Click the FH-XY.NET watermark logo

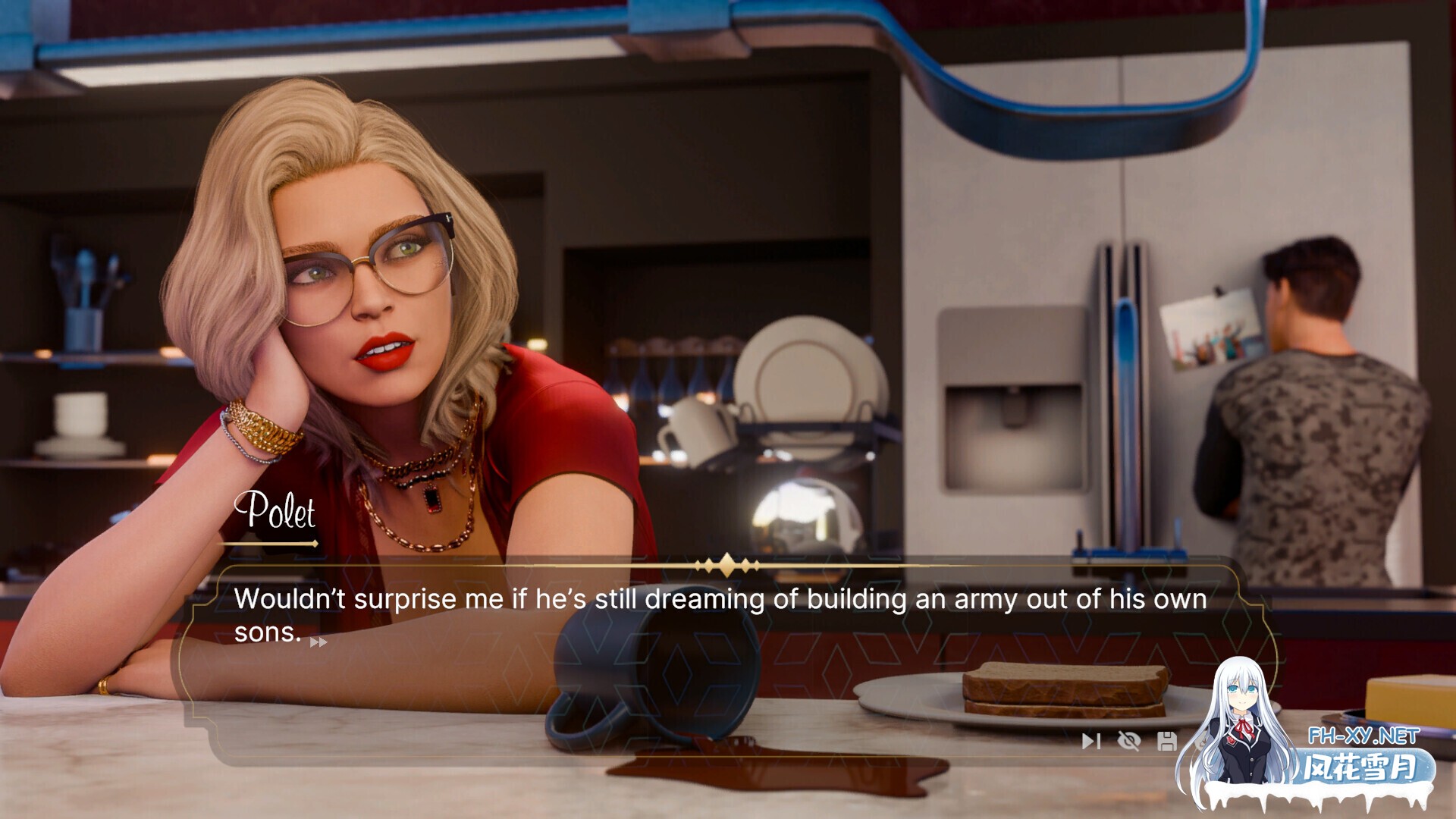[1363, 736]
